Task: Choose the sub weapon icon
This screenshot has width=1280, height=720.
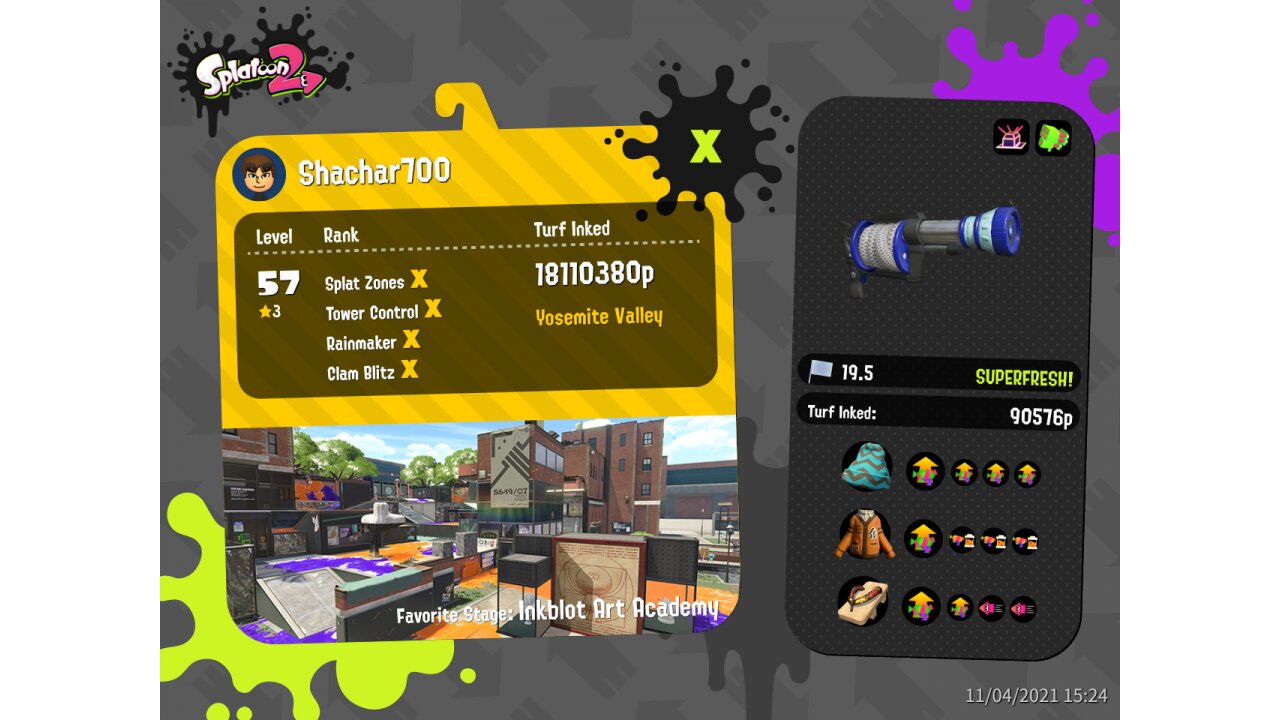Action: tap(1011, 137)
